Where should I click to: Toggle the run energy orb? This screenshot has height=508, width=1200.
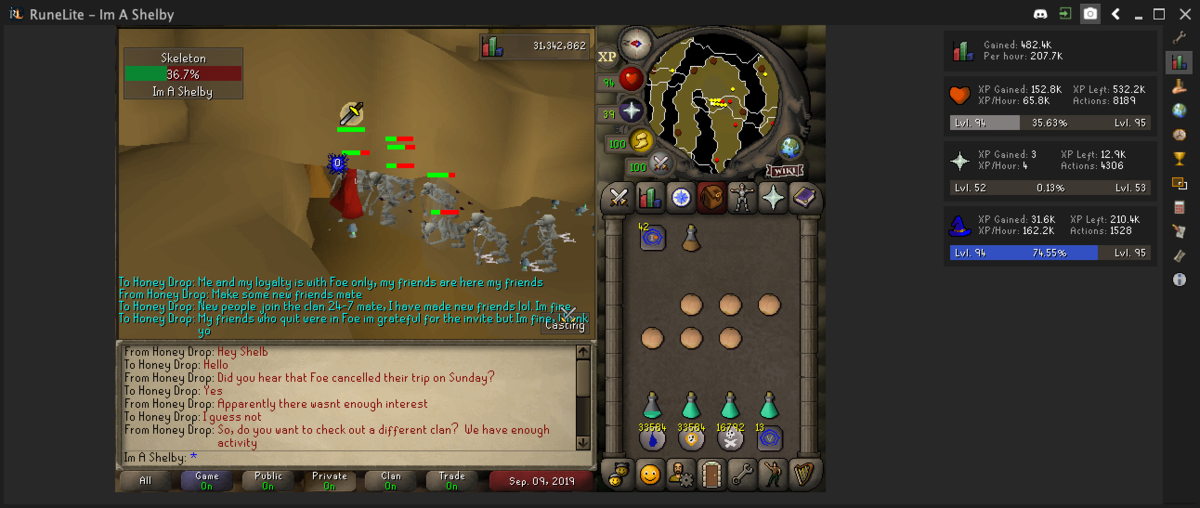(x=640, y=140)
